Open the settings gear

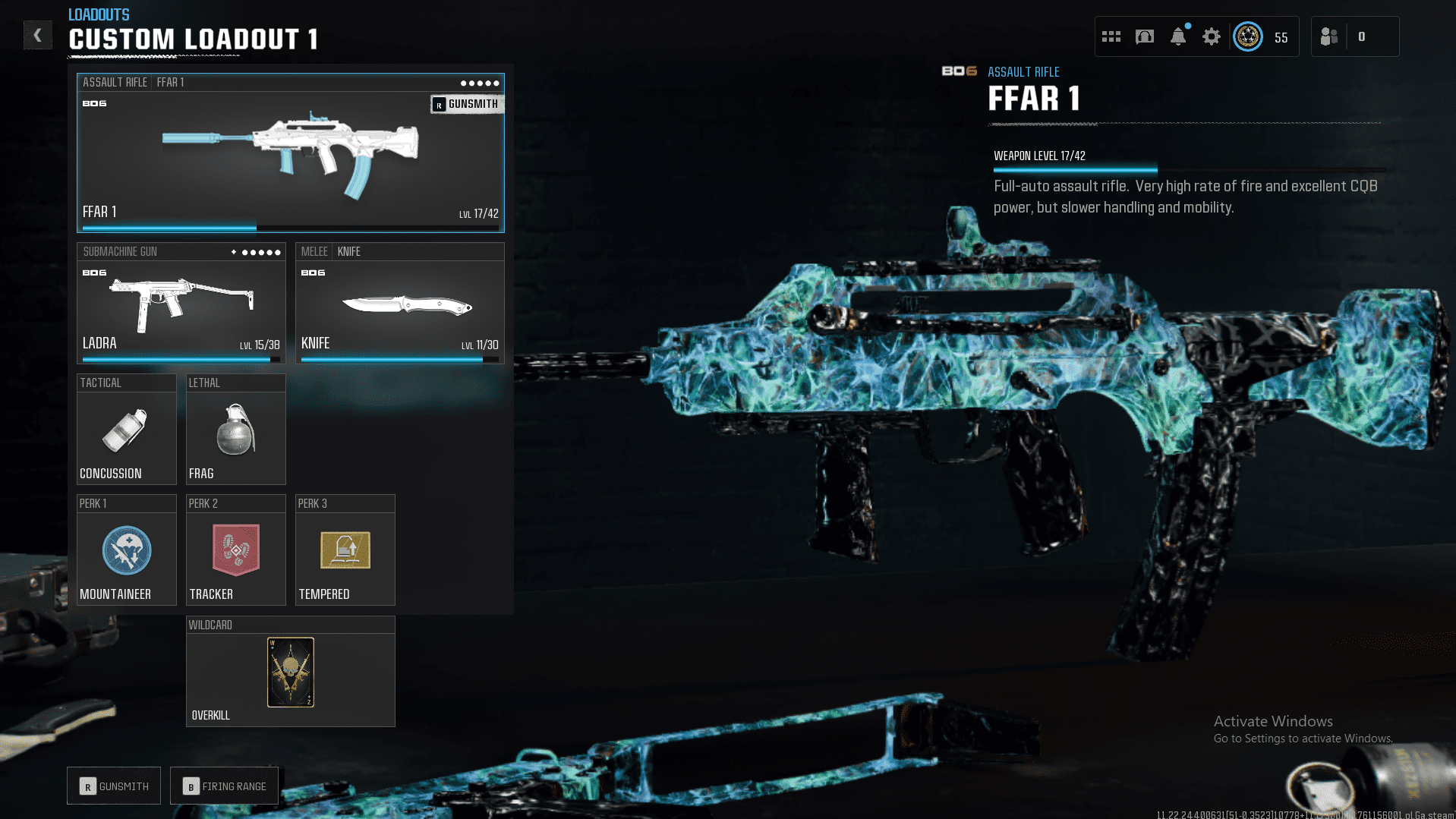point(1211,36)
